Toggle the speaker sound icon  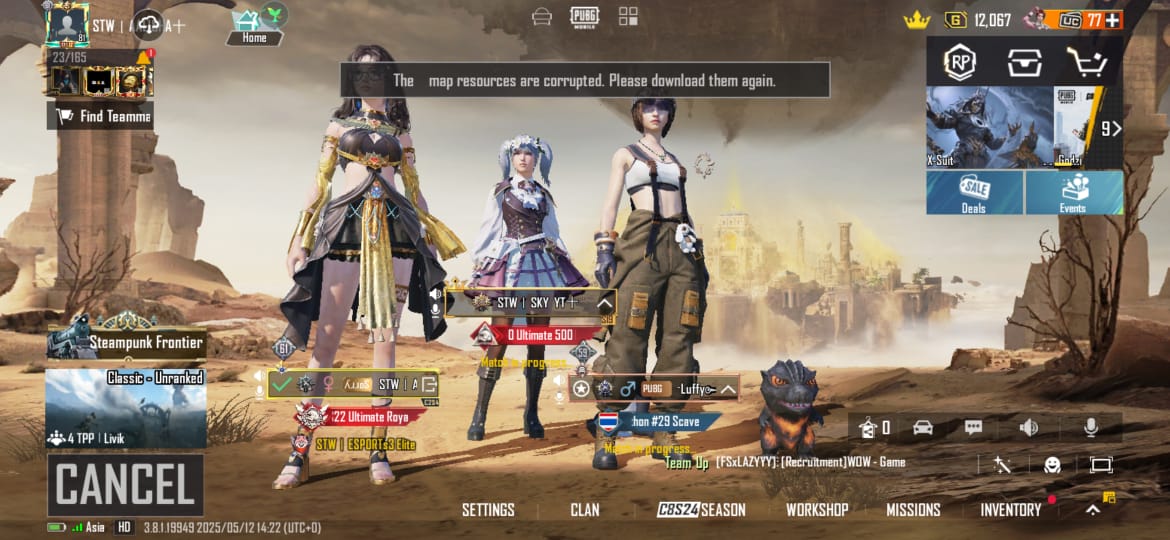pos(1028,428)
